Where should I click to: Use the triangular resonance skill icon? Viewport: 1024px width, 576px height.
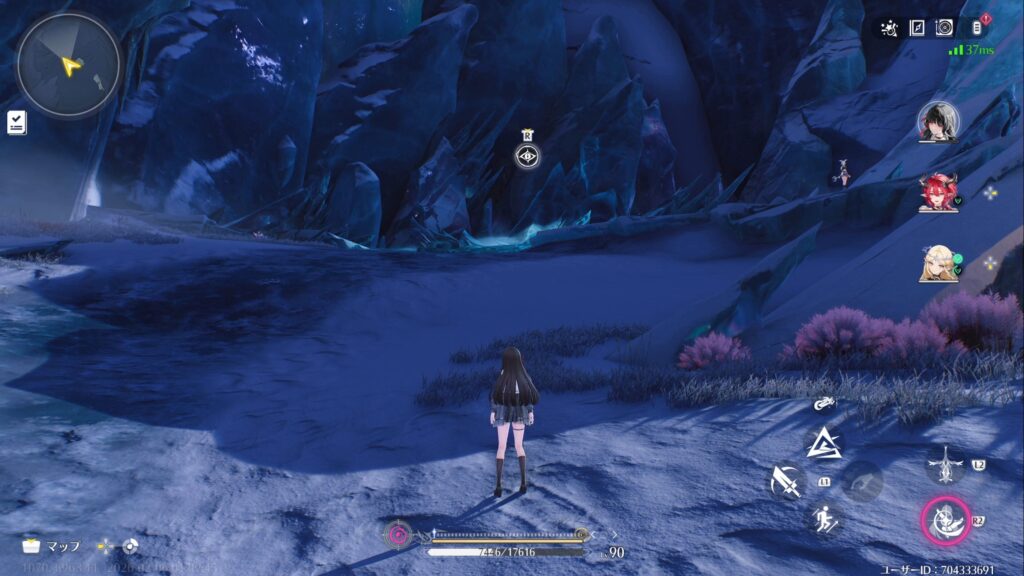pyautogui.click(x=825, y=442)
